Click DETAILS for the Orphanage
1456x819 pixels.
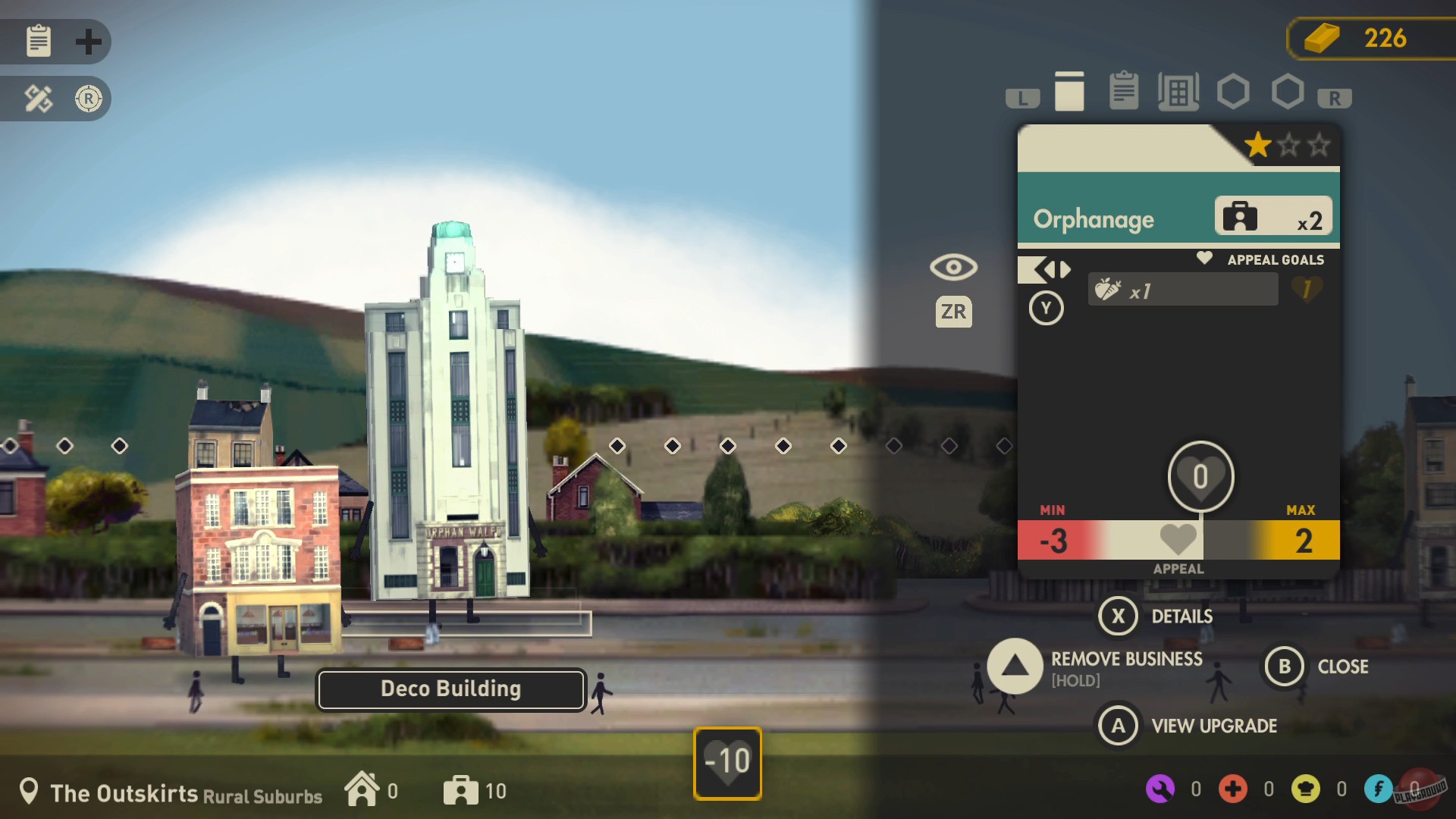tap(1116, 616)
